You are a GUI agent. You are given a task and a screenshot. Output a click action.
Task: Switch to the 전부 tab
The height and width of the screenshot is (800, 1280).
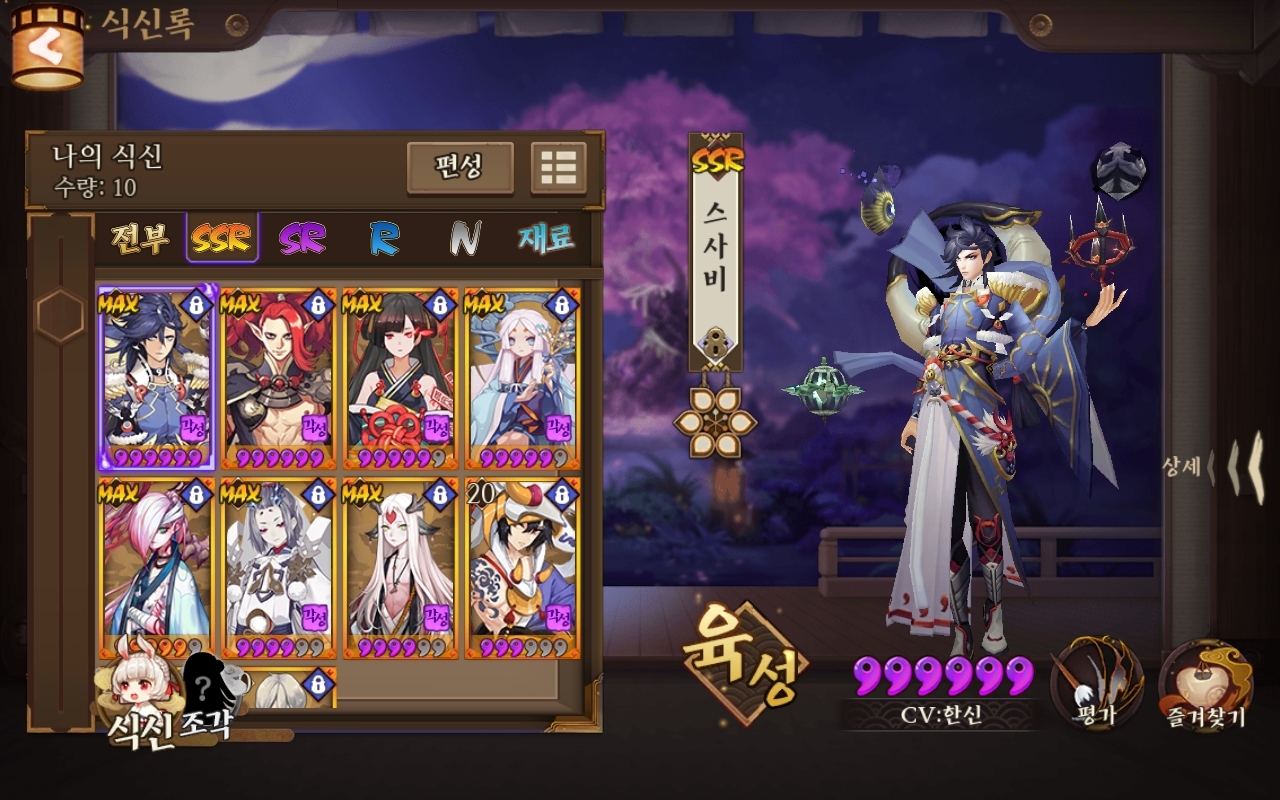(139, 238)
